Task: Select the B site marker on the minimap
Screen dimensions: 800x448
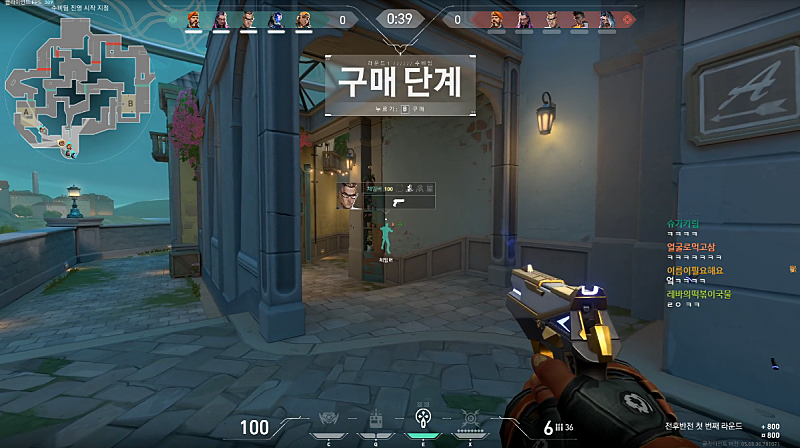Action: pyautogui.click(x=130, y=102)
